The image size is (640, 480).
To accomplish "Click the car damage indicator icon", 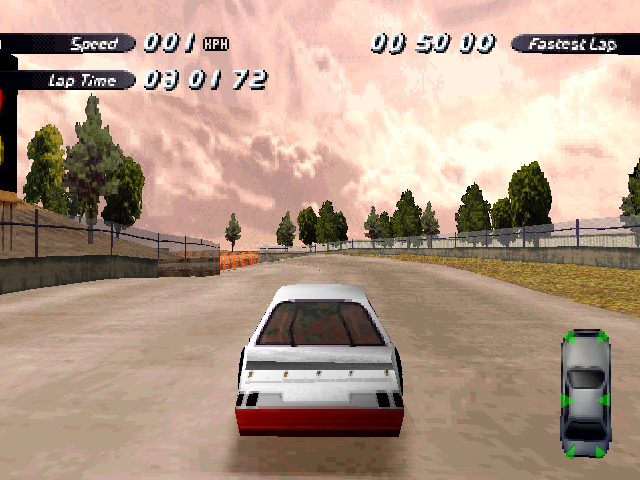I will (585, 394).
